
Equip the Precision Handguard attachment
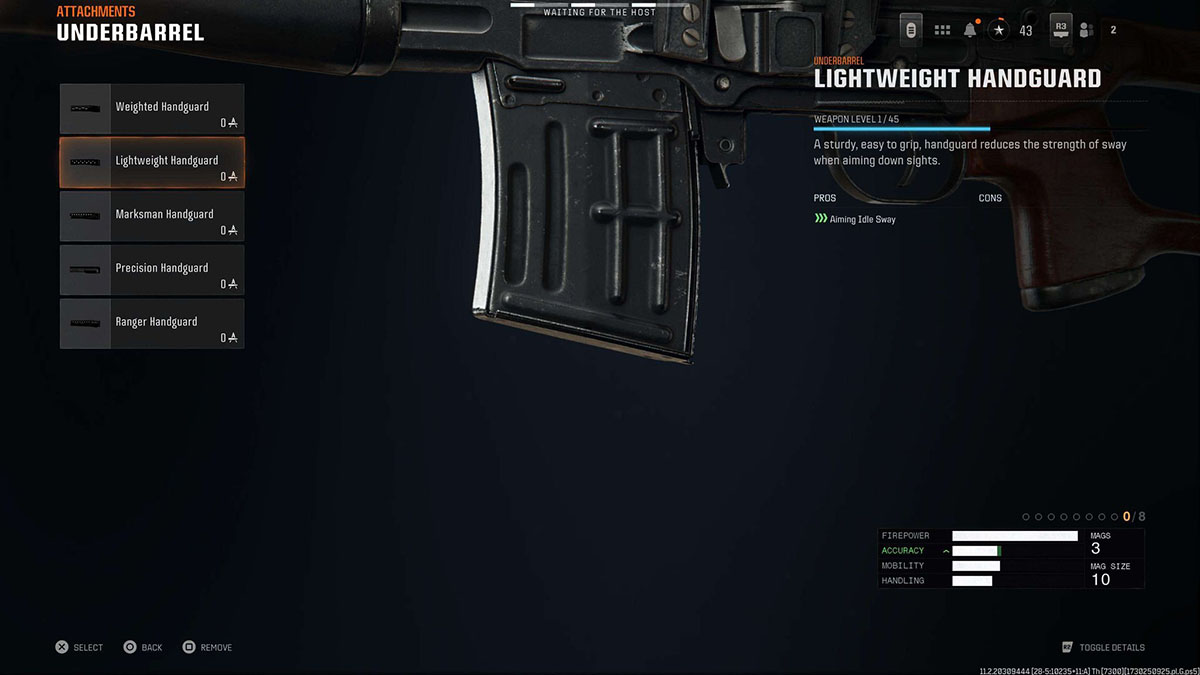[x=152, y=271]
